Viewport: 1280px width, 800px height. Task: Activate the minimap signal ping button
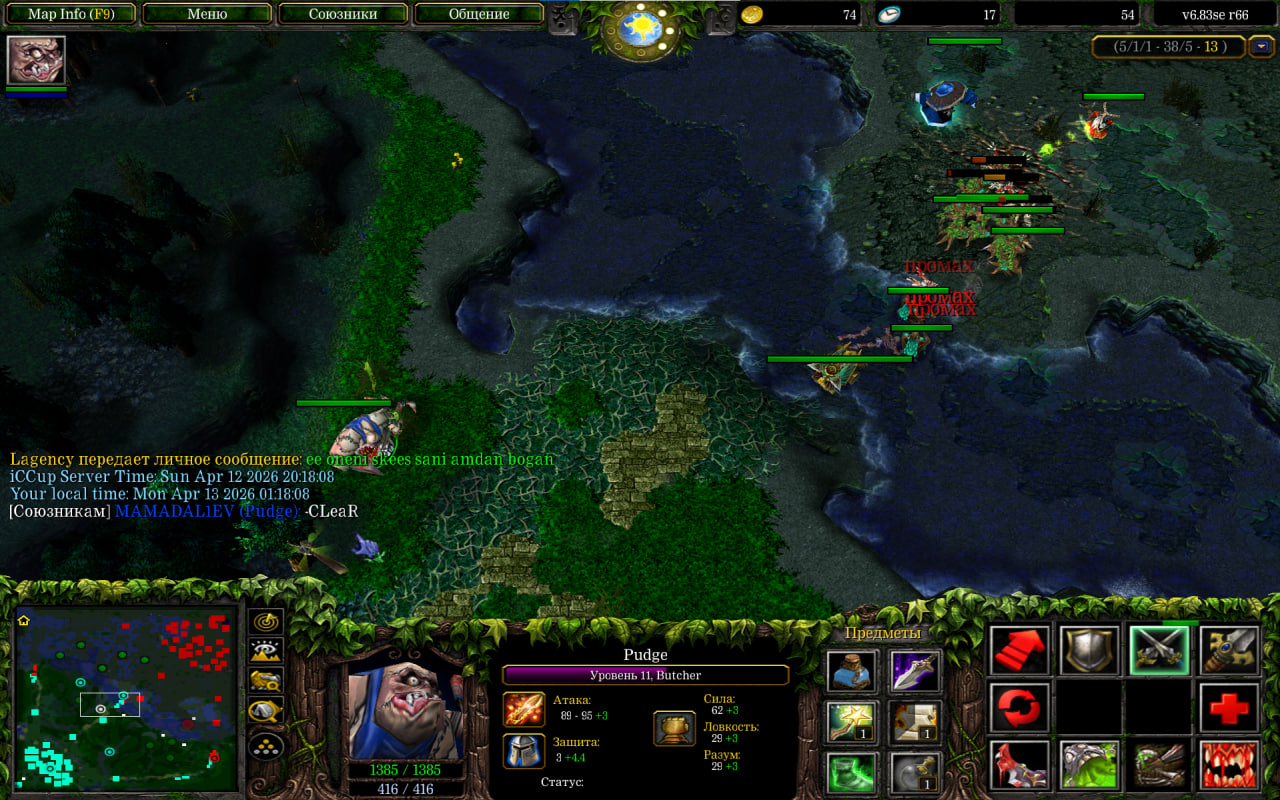[x=266, y=621]
